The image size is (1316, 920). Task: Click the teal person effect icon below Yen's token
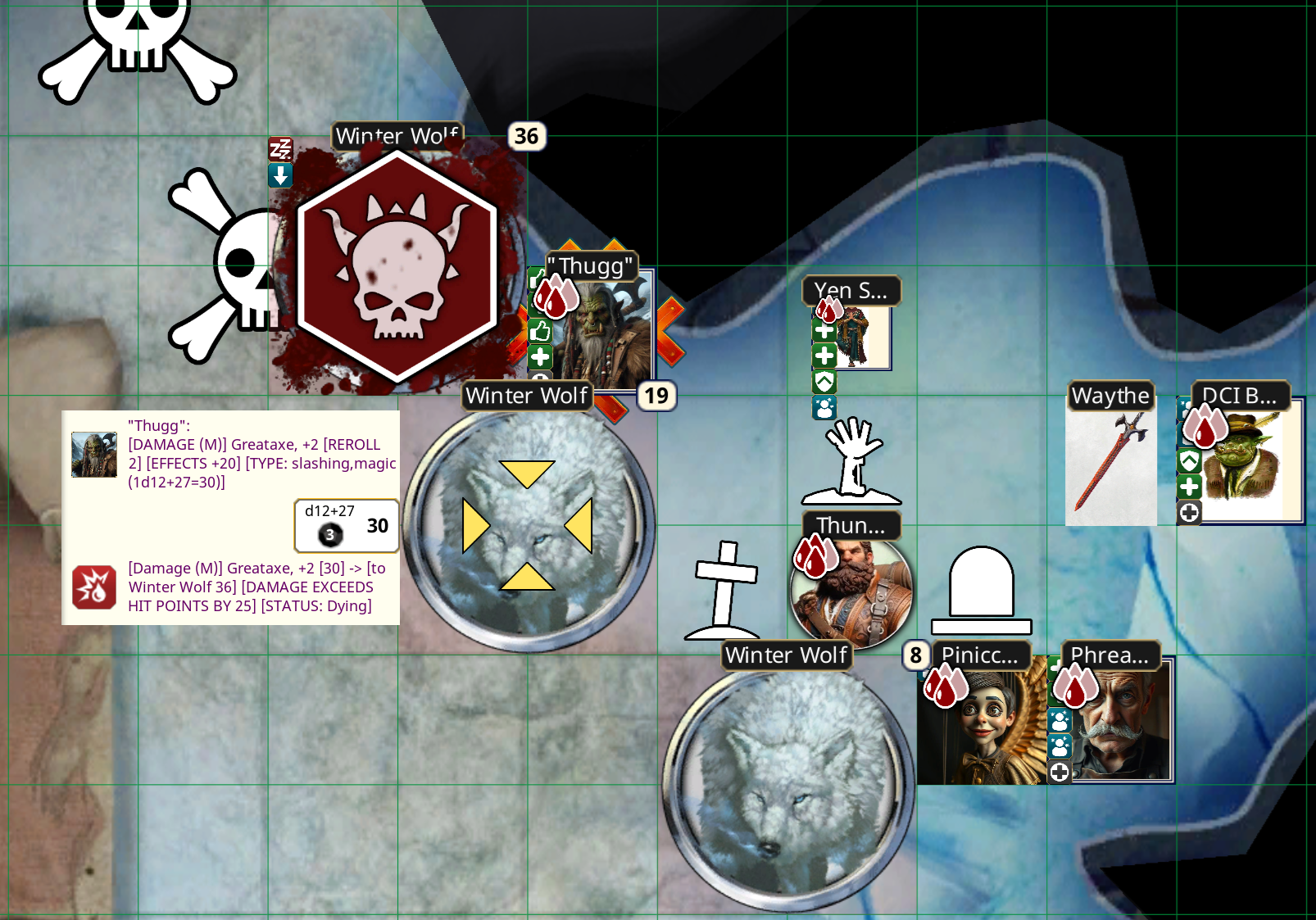[x=824, y=407]
